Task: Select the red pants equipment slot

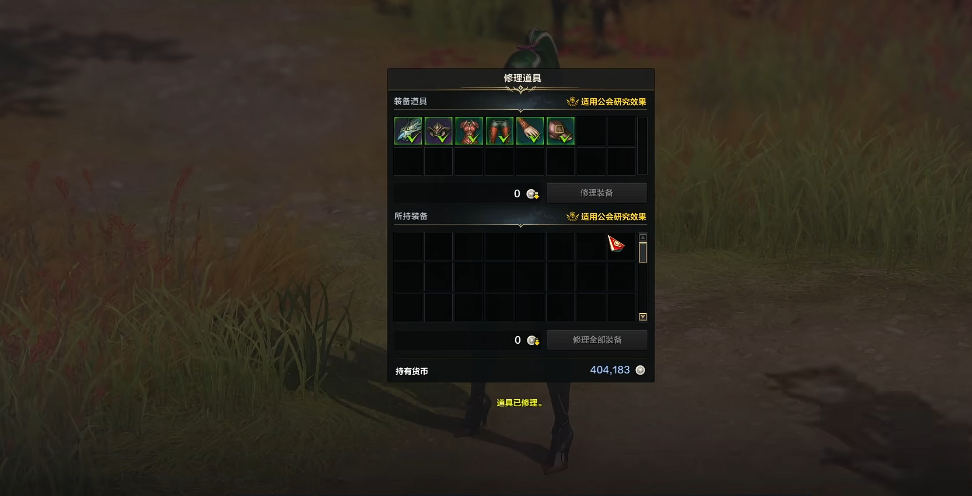Action: 500,131
